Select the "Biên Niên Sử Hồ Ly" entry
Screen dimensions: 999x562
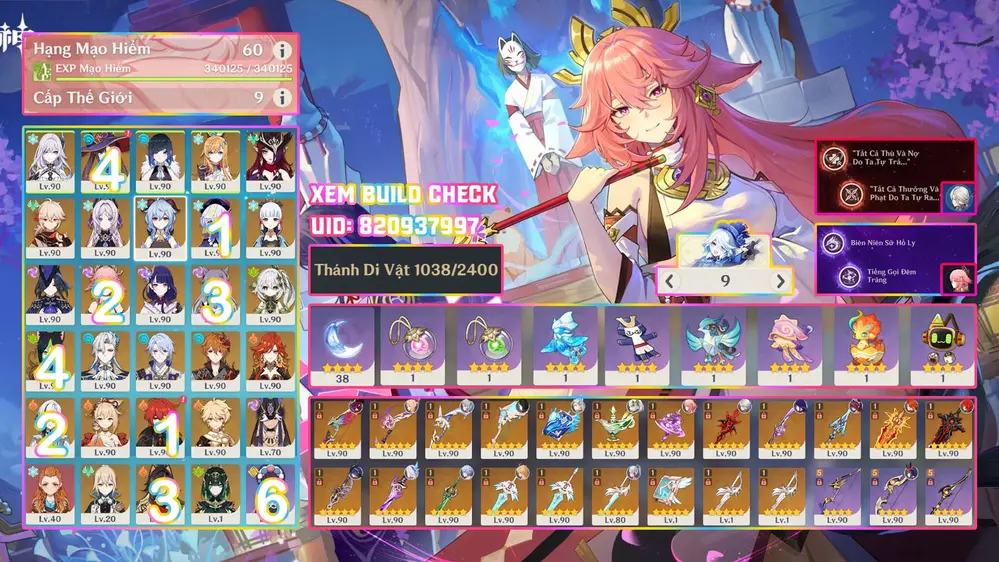point(878,242)
